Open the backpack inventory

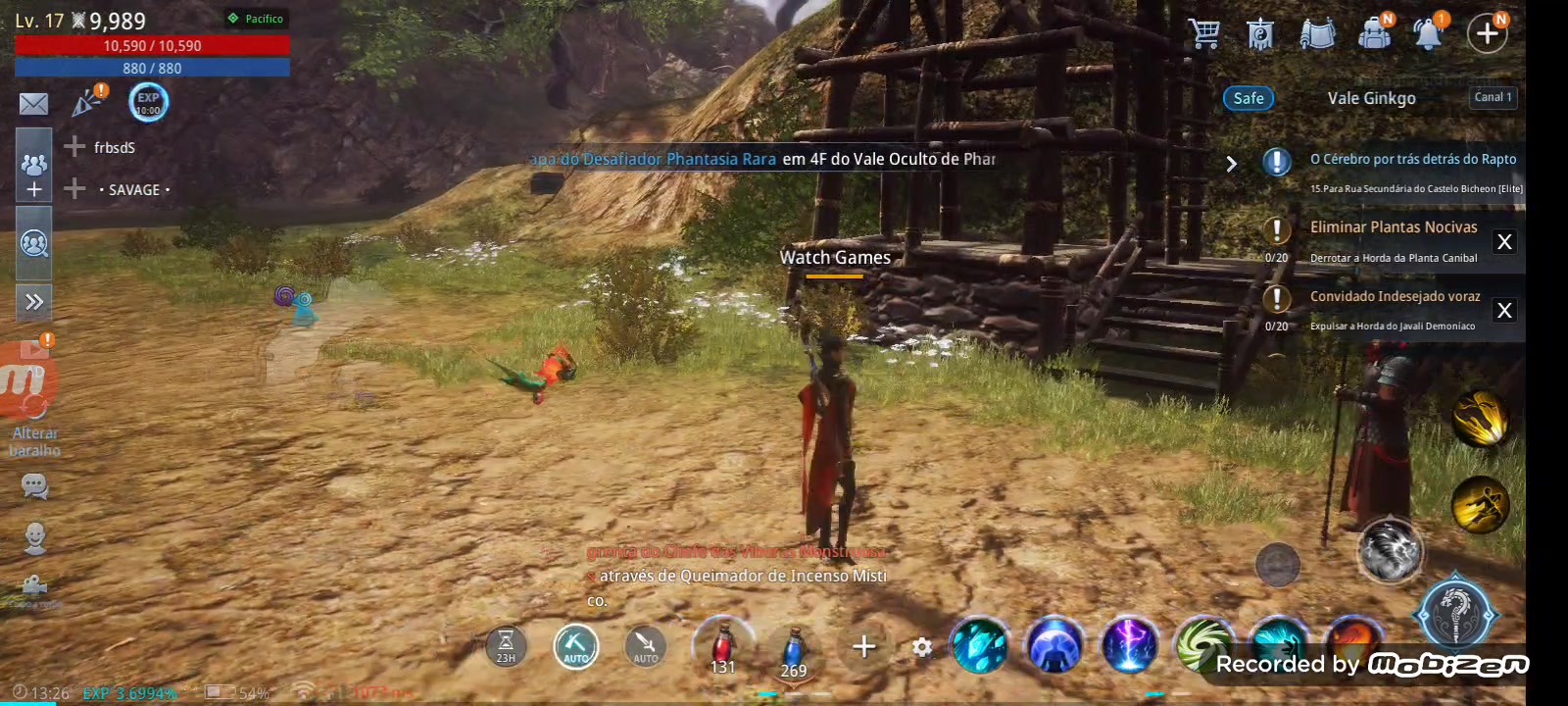pos(1373,32)
